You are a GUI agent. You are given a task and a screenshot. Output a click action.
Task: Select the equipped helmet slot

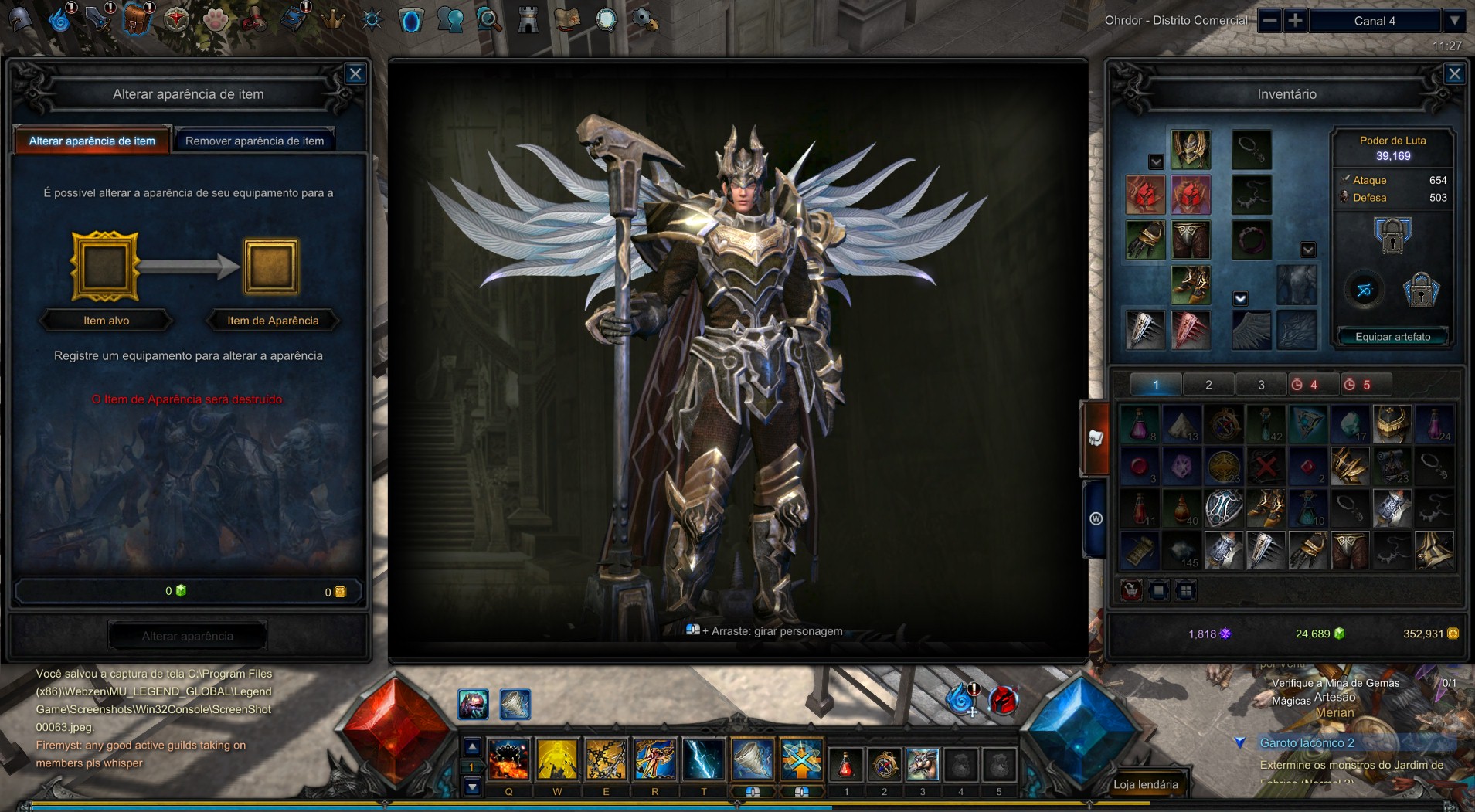coord(1190,149)
